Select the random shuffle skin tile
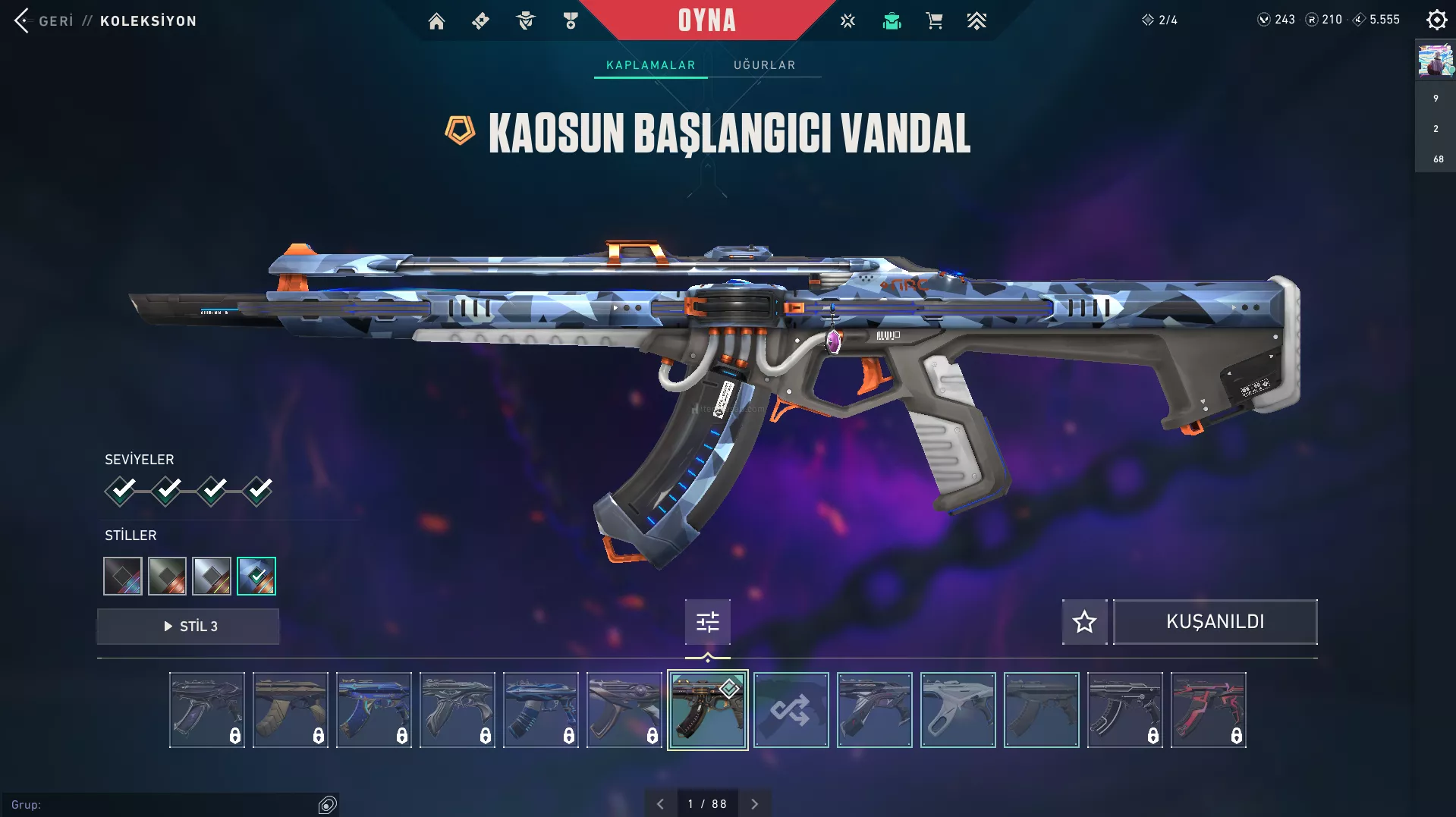1456x817 pixels. pos(791,710)
